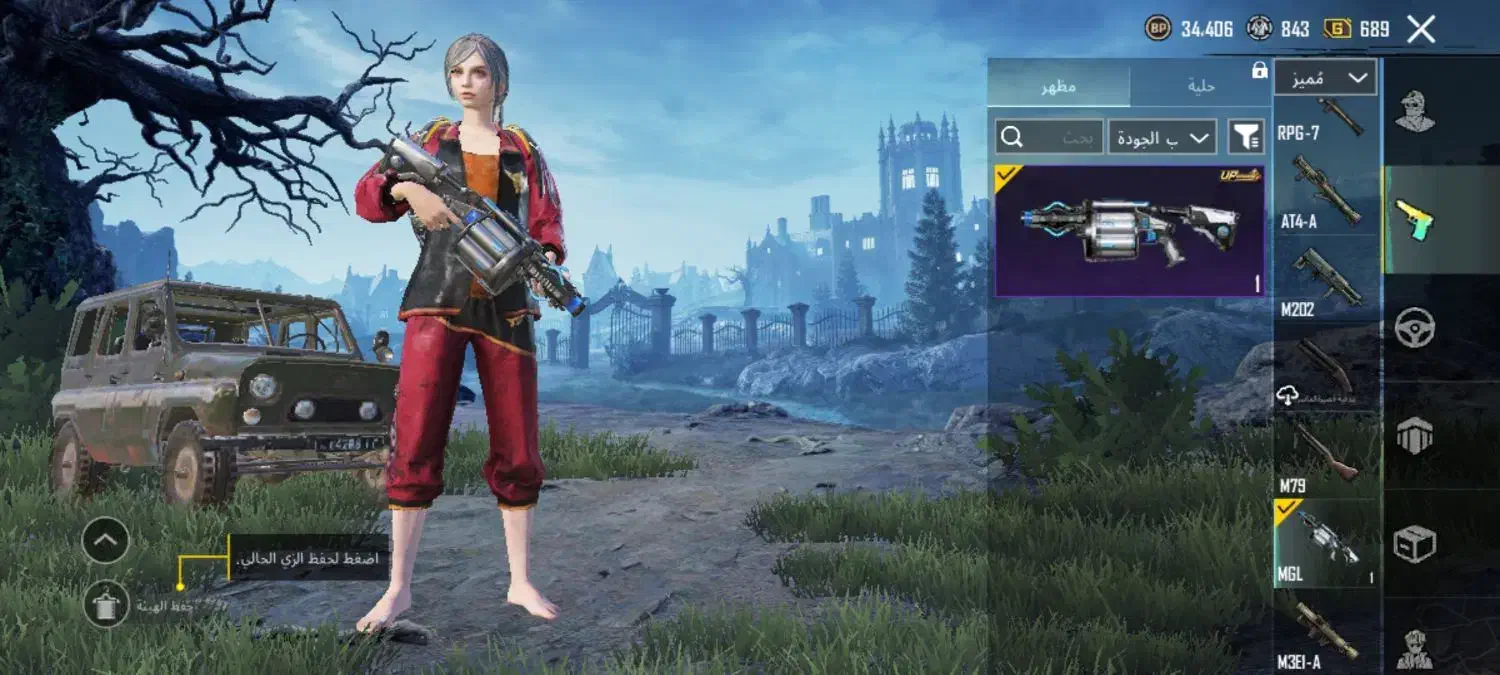This screenshot has height=675, width=1500.
Task: Select the MGL weapon entry
Action: (x=1326, y=543)
